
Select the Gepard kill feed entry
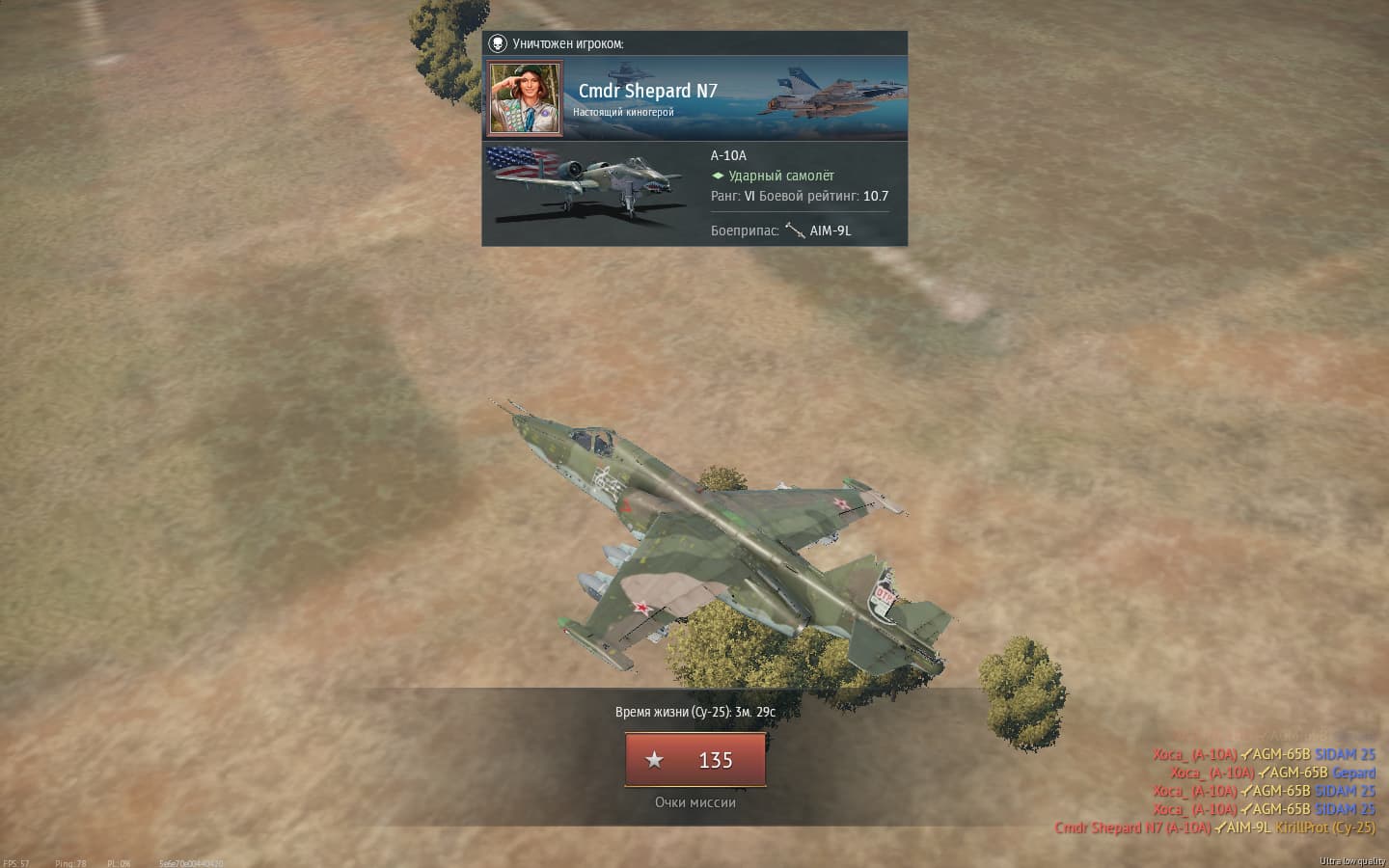pos(1354,773)
